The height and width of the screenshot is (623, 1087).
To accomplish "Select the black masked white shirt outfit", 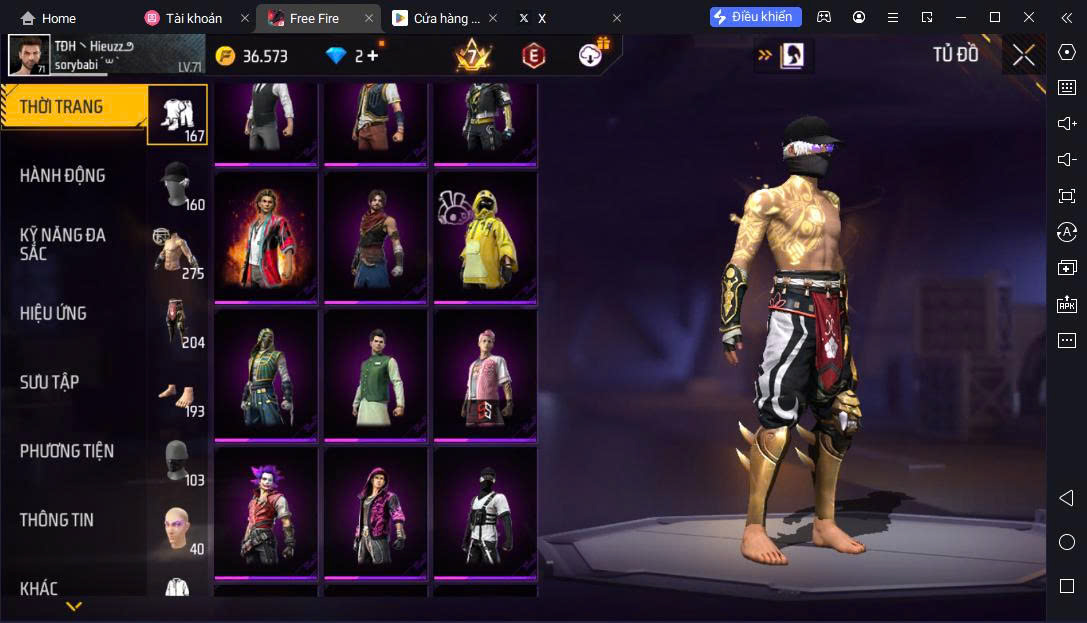I will click(x=485, y=512).
